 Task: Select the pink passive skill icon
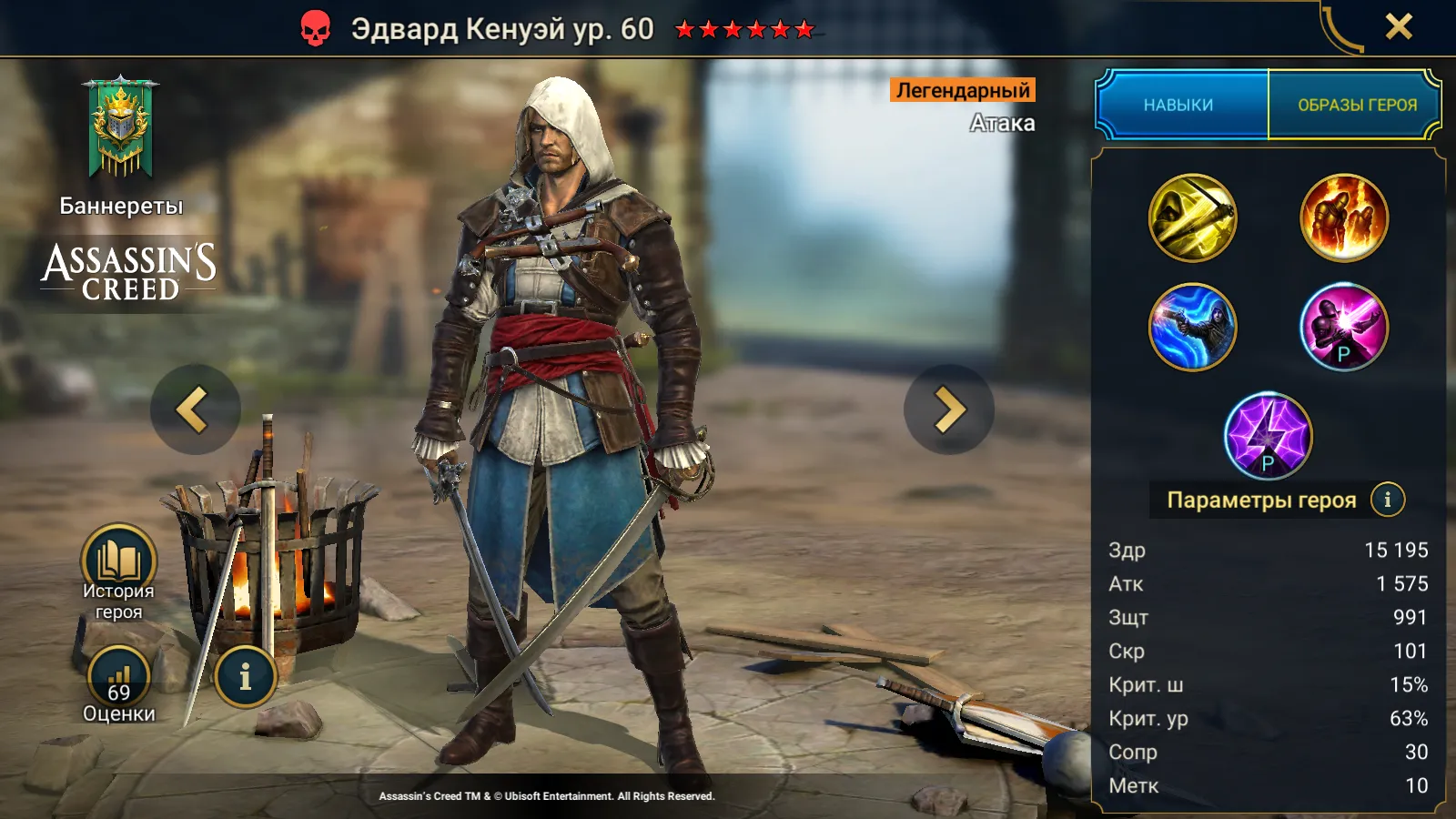1343,327
